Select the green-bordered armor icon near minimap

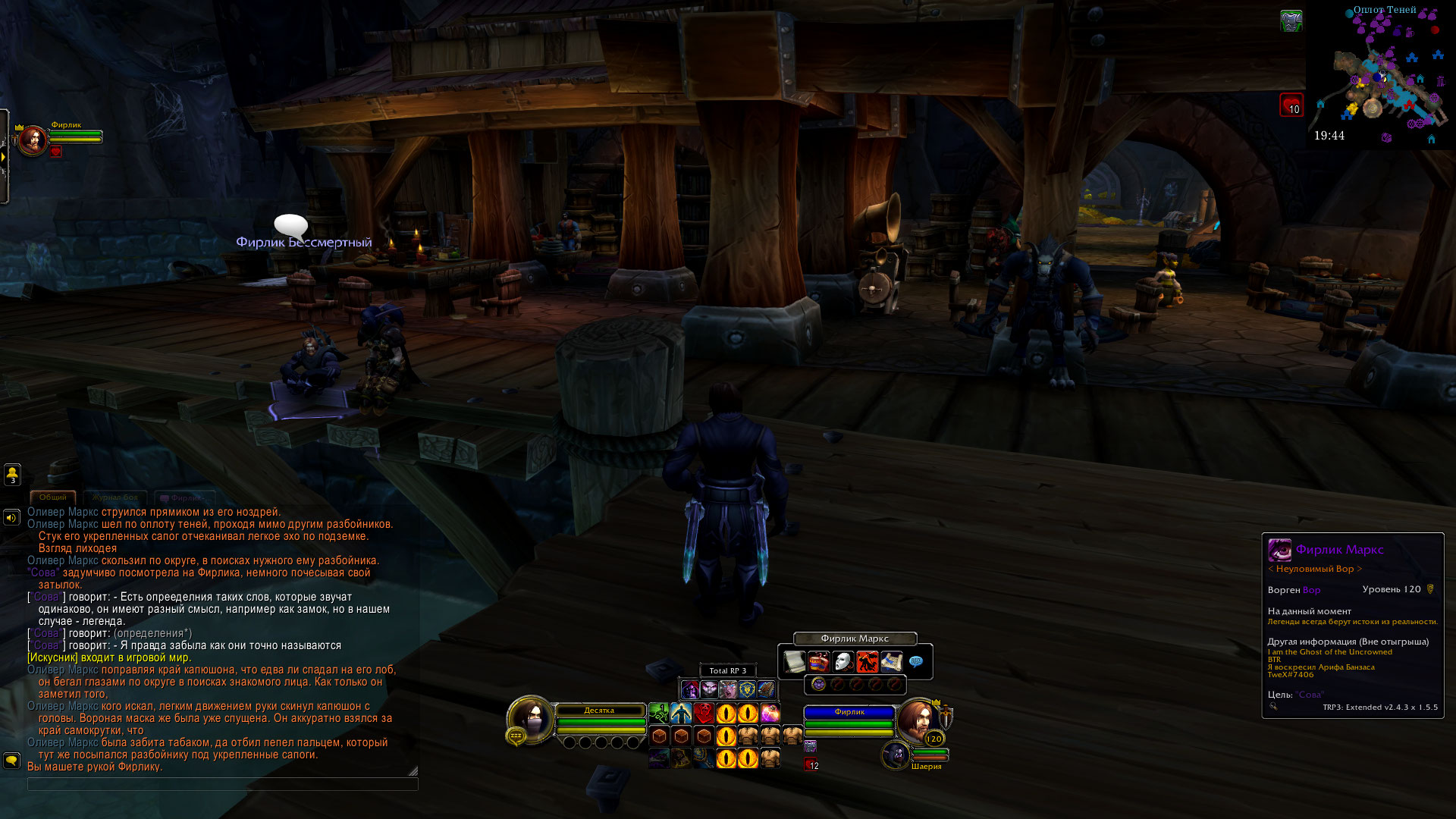[1291, 21]
